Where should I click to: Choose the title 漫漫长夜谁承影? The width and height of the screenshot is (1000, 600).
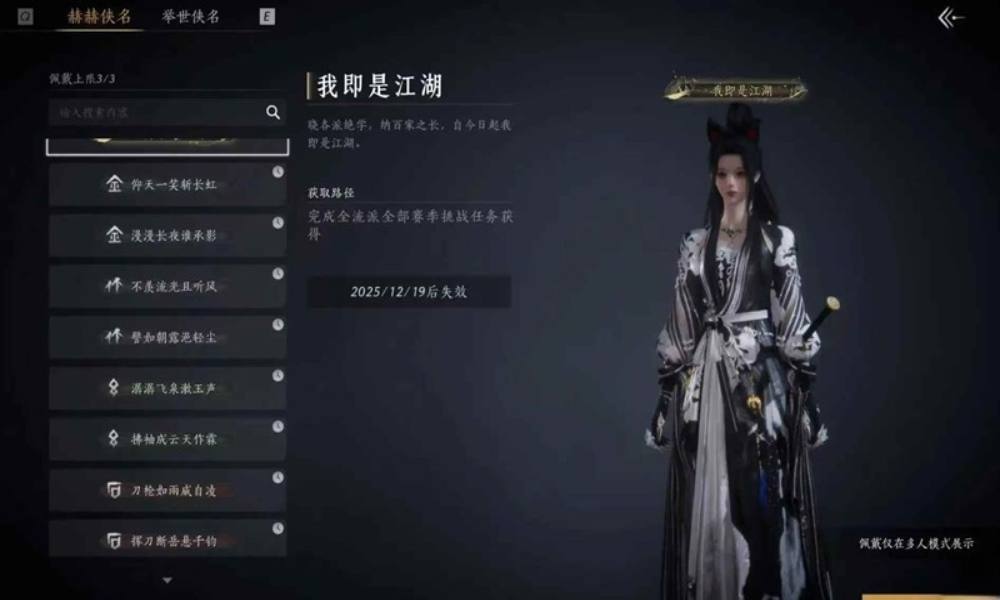pos(168,236)
